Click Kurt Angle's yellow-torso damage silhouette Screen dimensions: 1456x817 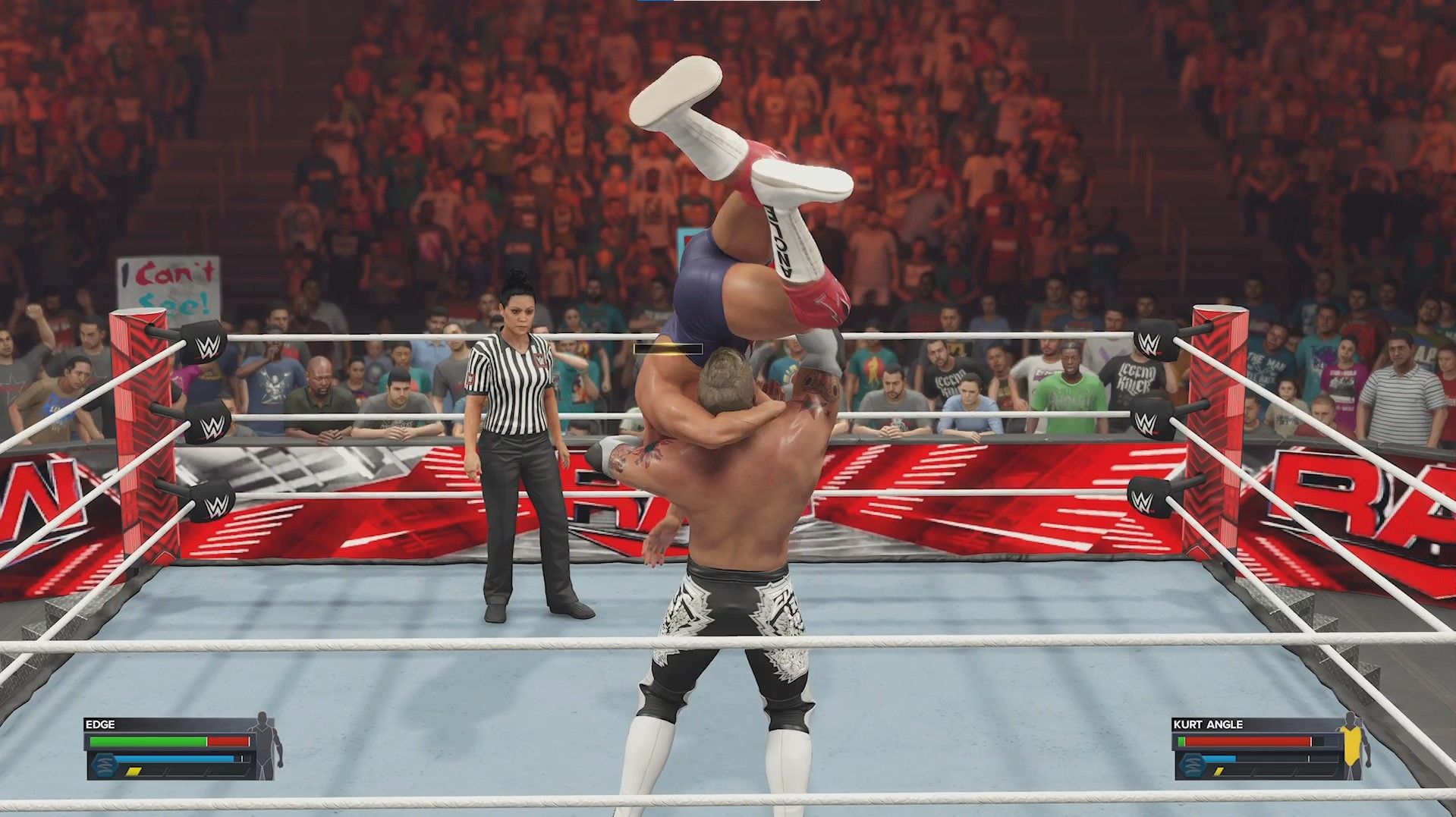(x=1351, y=744)
